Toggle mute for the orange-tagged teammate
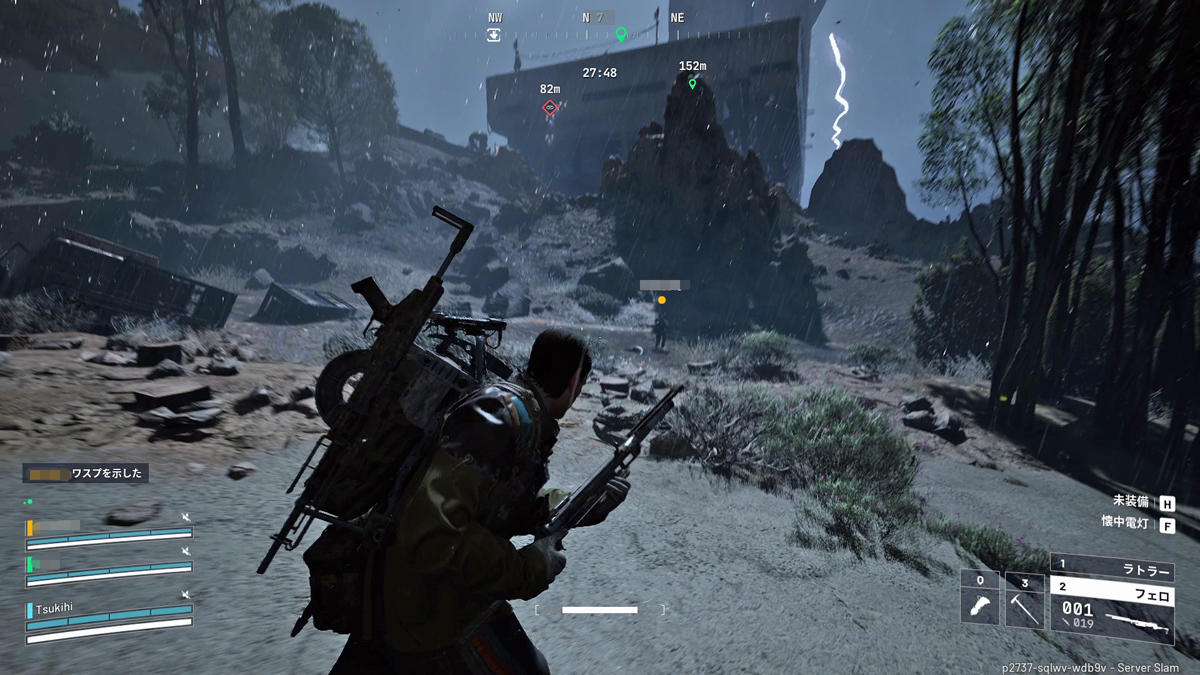 [186, 517]
